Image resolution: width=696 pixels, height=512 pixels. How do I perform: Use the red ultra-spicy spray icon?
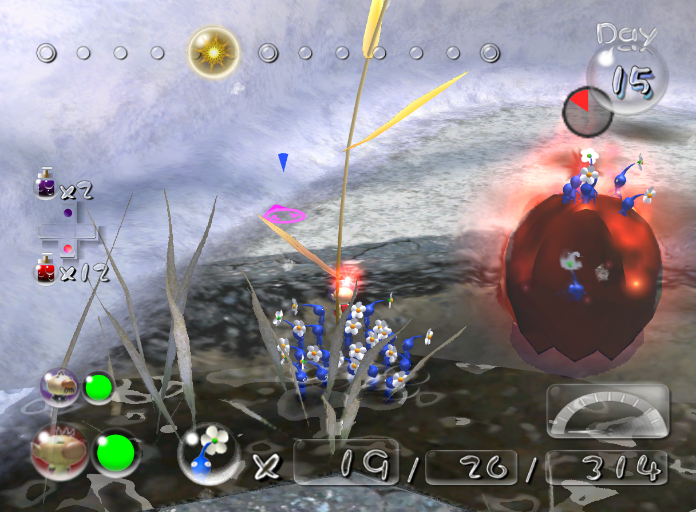coord(46,269)
